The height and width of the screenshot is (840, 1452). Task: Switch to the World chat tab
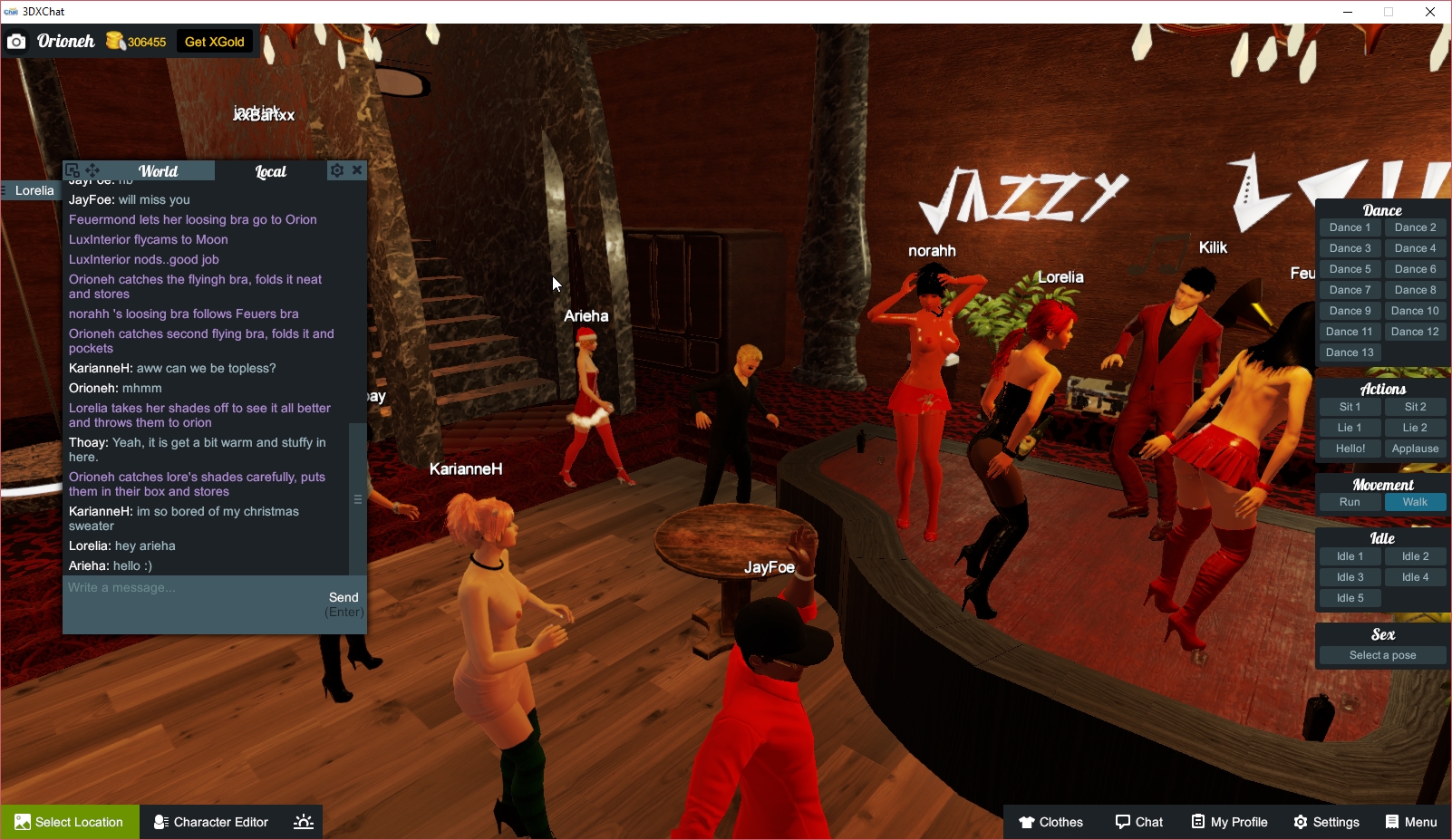pos(160,170)
